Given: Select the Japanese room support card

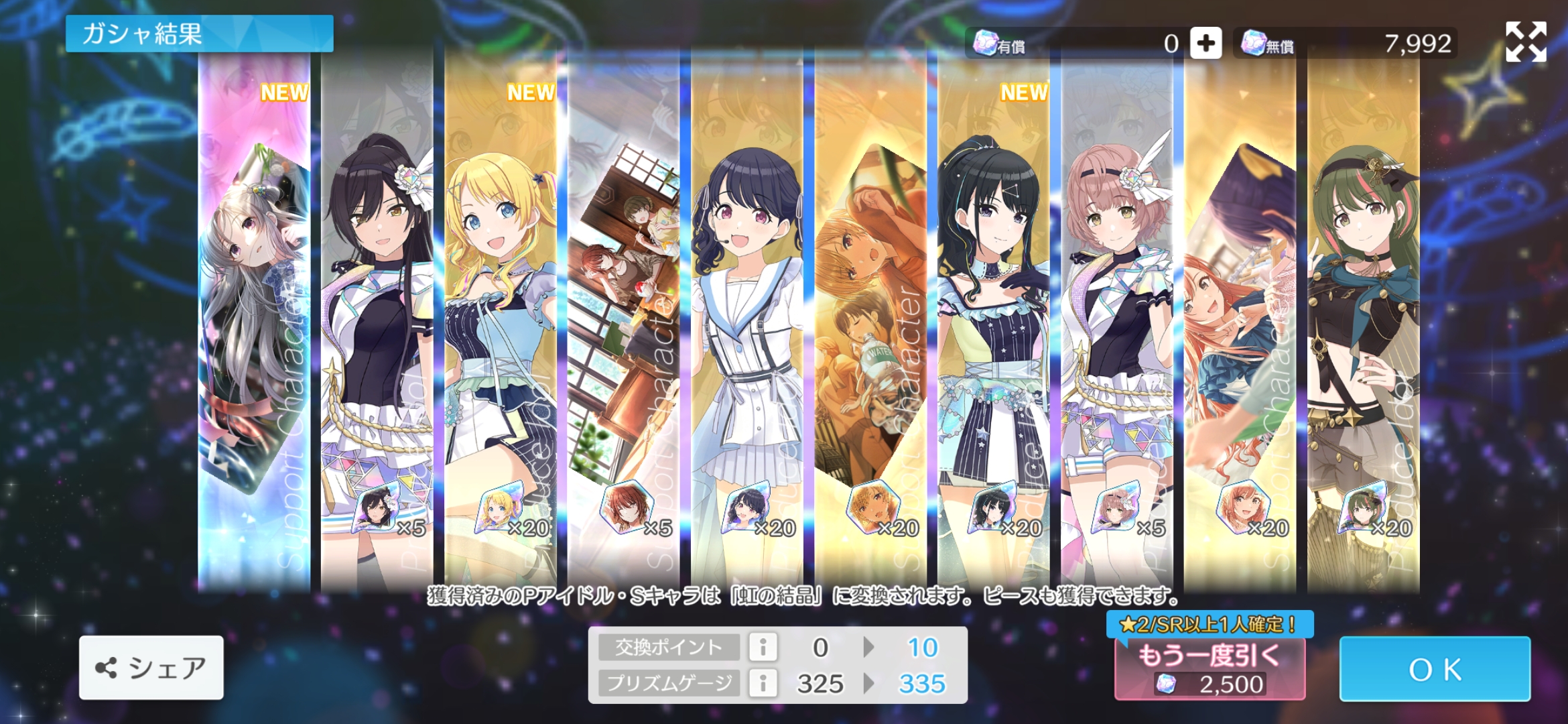Looking at the screenshot, I should click(624, 322).
